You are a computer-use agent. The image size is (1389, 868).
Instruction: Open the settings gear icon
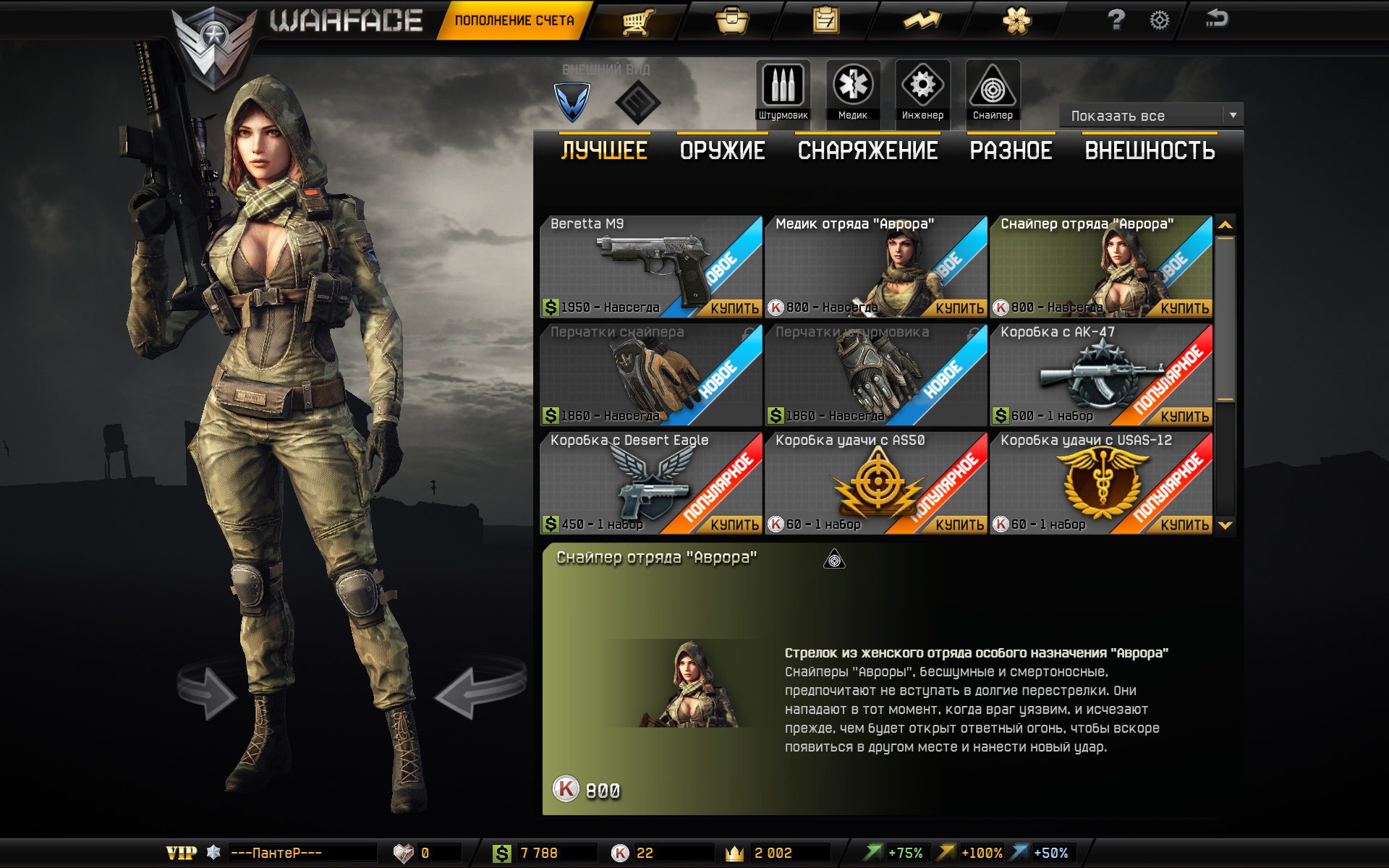(1159, 20)
